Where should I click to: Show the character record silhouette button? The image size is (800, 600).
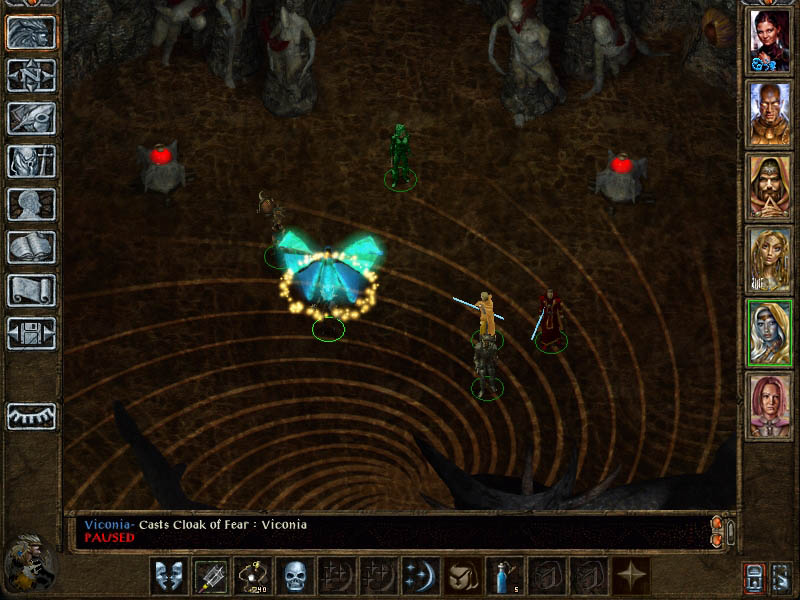click(x=31, y=205)
